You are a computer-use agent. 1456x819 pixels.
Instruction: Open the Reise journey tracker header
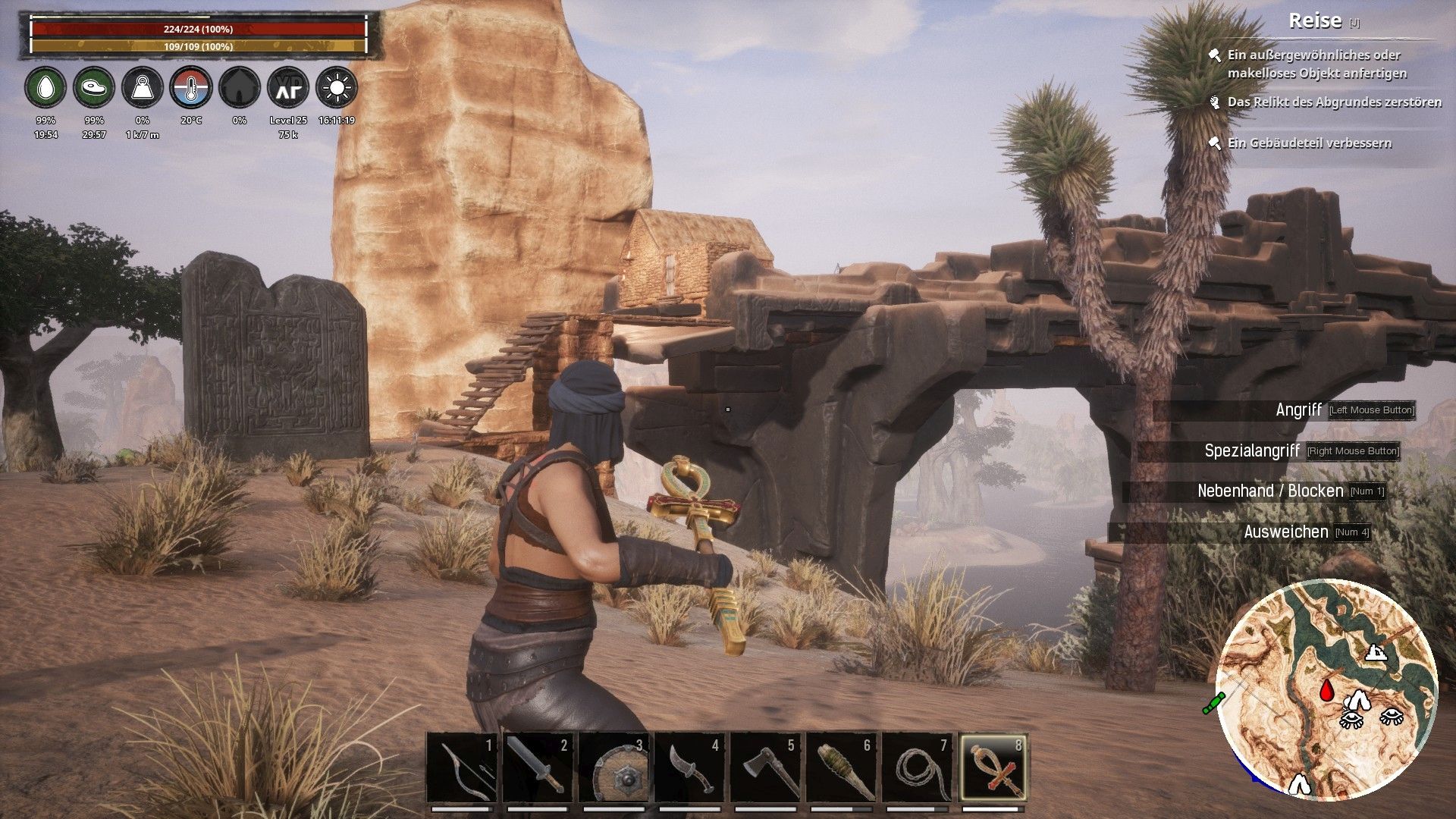(x=1316, y=21)
